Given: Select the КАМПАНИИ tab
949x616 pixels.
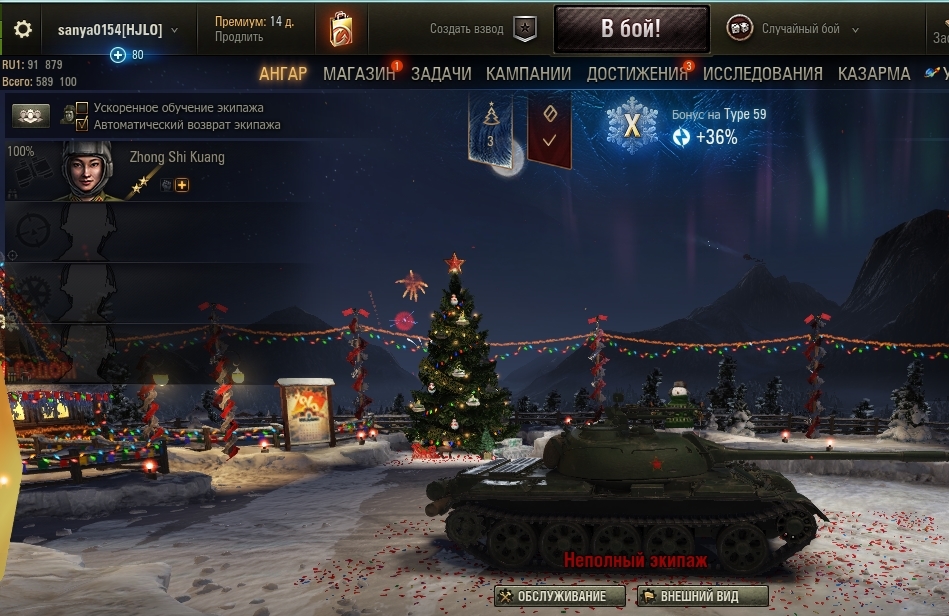Looking at the screenshot, I should click(528, 74).
